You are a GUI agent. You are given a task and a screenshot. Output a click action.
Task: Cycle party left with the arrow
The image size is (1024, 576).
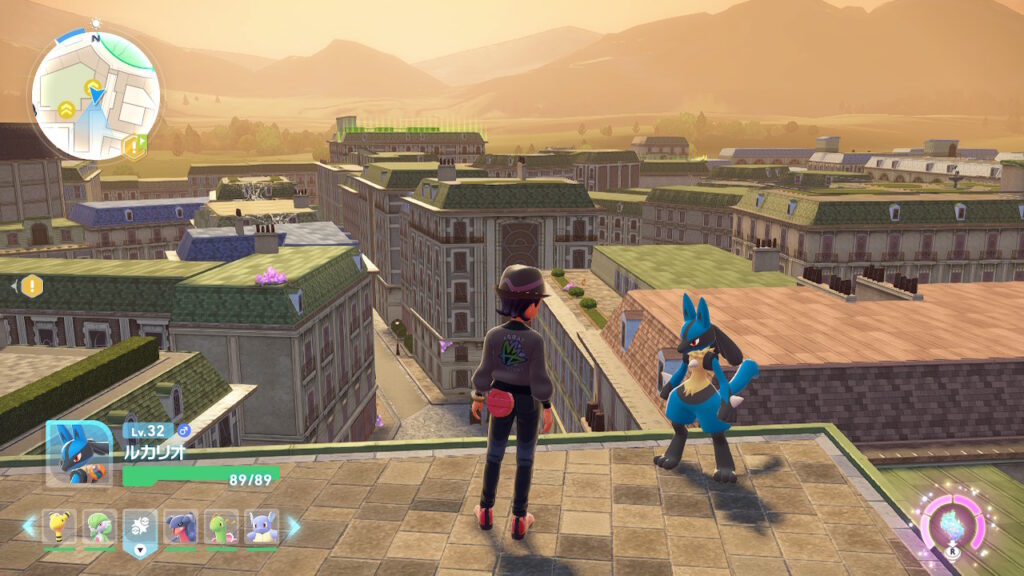28,525
